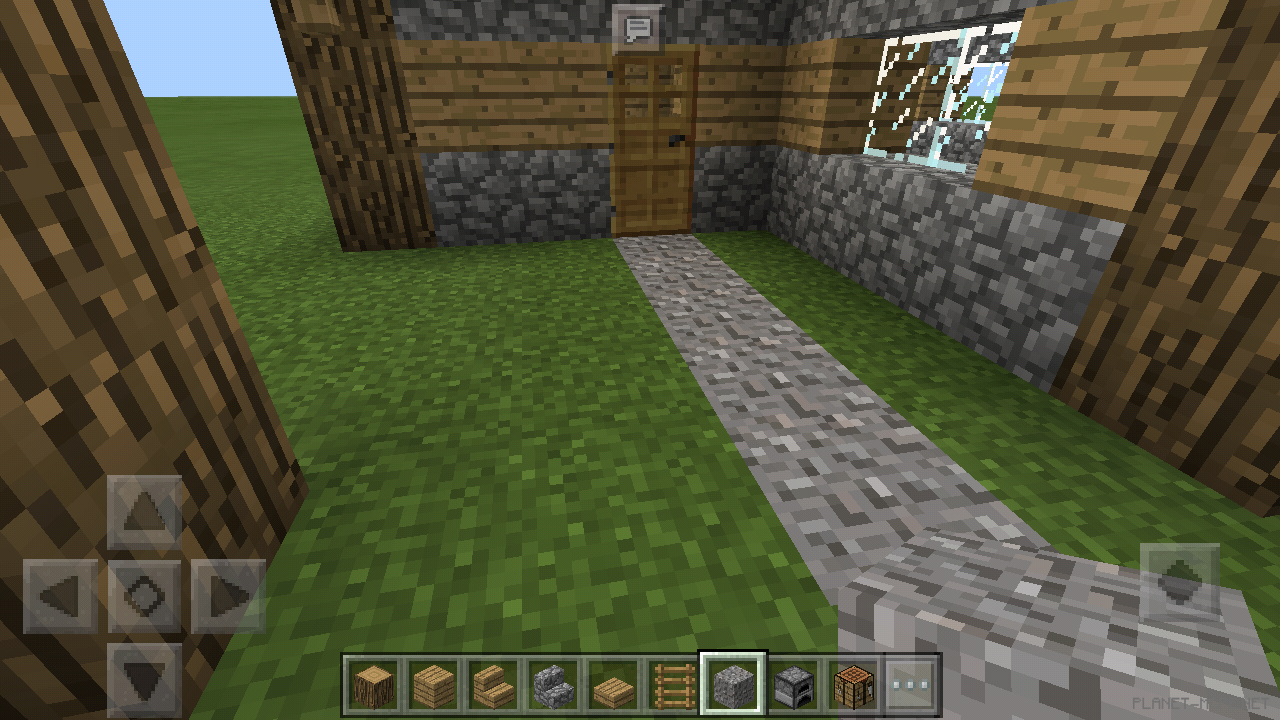Toggle sneak with the center D-pad diamond
The width and height of the screenshot is (1280, 720).
(x=143, y=597)
